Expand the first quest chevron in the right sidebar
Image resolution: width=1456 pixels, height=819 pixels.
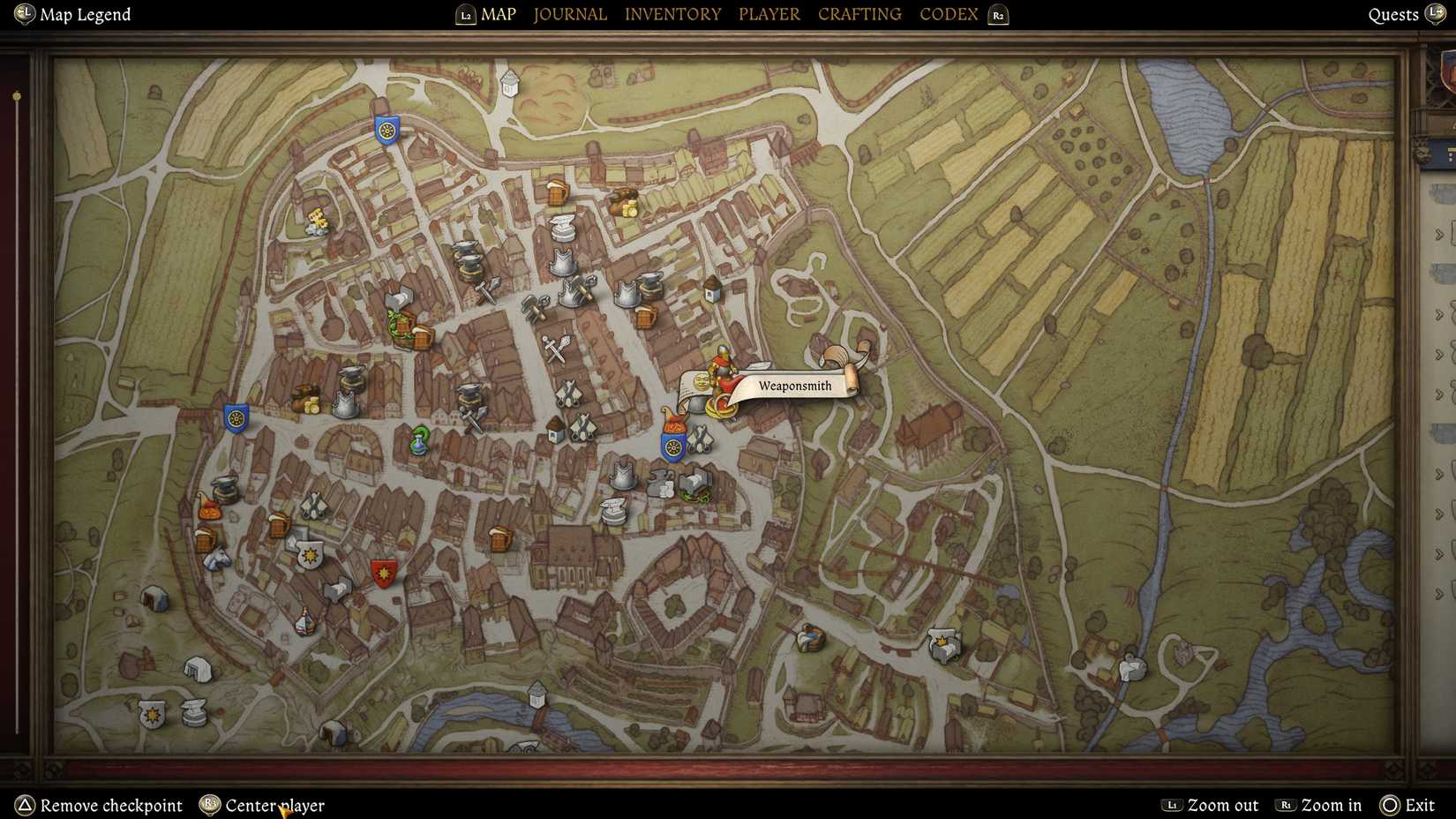click(x=1439, y=234)
